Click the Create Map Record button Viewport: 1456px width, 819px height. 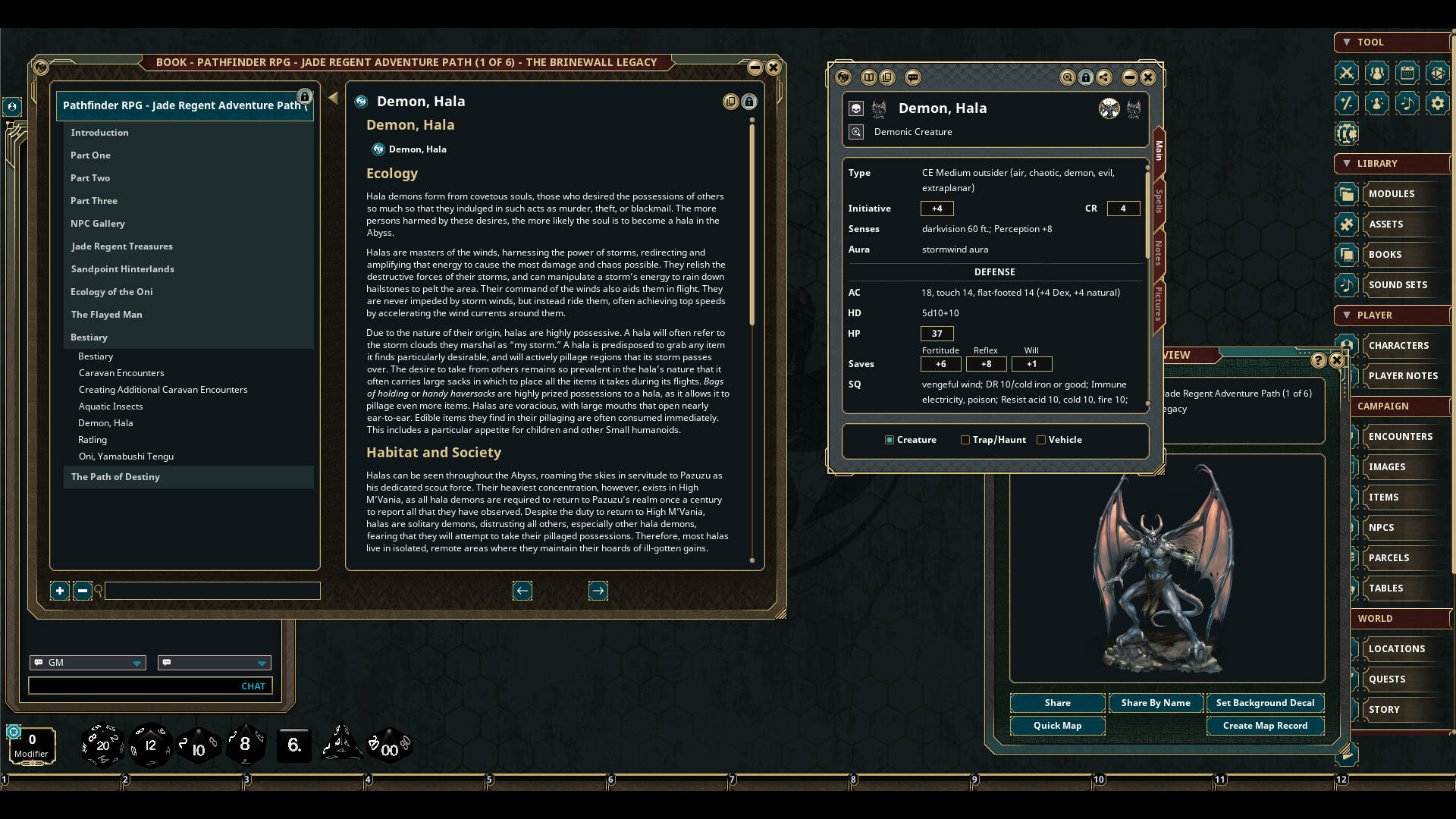tap(1265, 726)
